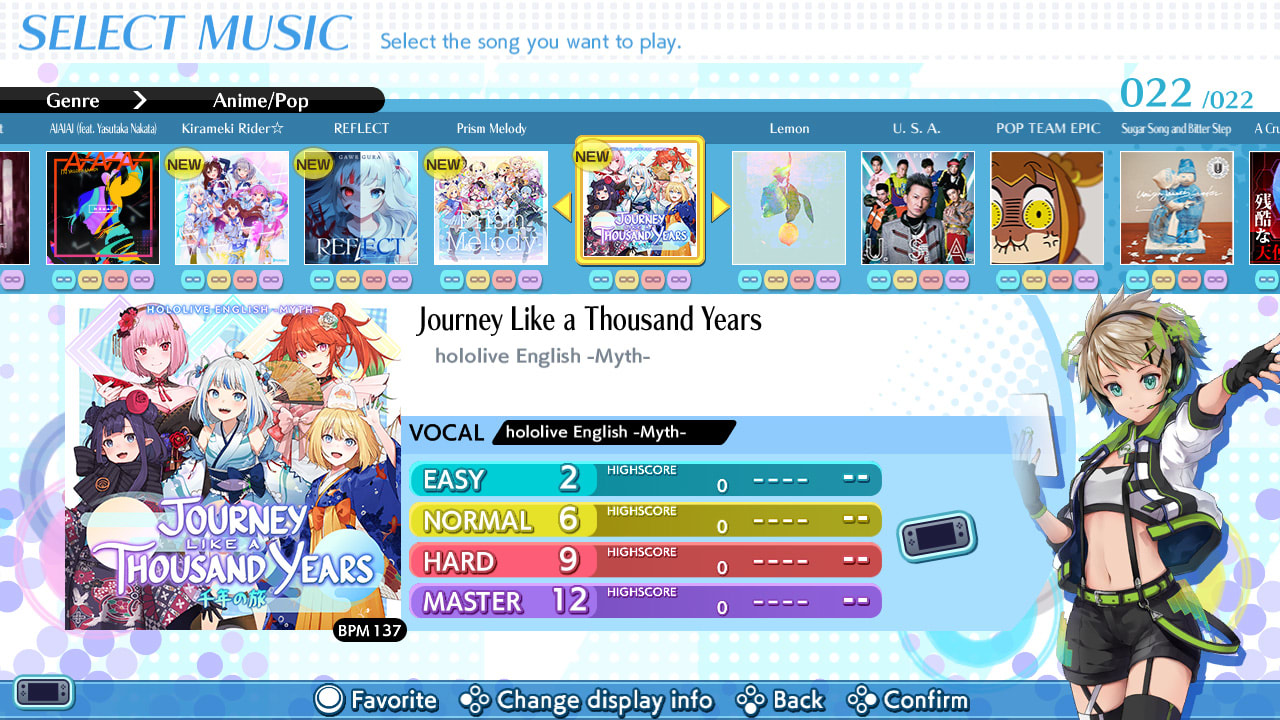This screenshot has width=1280, height=720.
Task: Choose the REFLECT song cover
Action: [361, 208]
